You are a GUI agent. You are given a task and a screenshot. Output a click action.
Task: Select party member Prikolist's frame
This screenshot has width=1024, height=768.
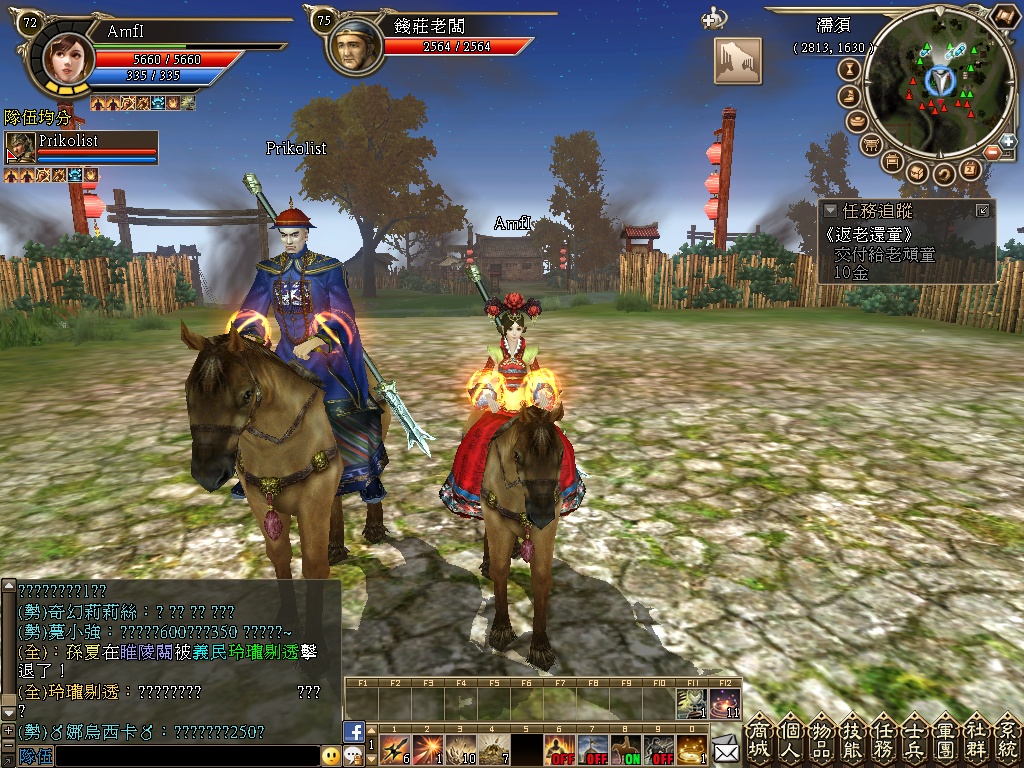[81, 148]
